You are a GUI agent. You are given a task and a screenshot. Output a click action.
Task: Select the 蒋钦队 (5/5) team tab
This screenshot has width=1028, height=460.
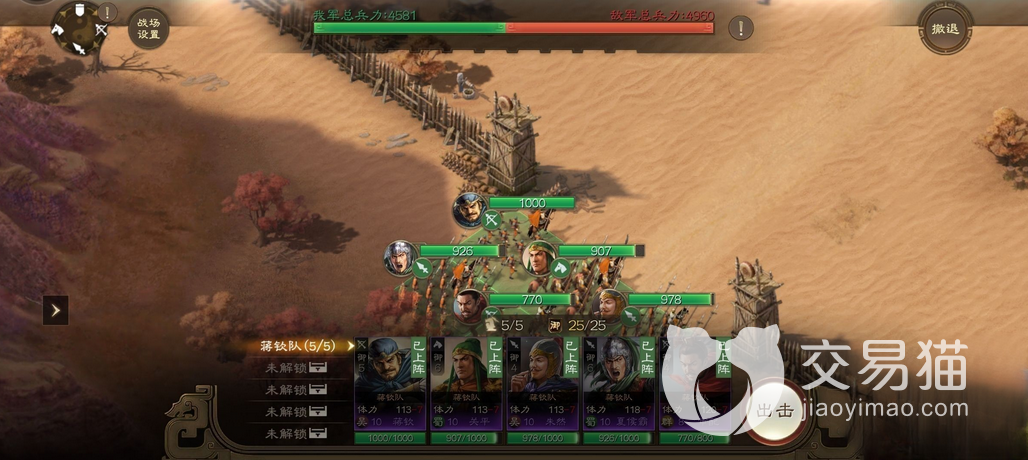click(302, 346)
